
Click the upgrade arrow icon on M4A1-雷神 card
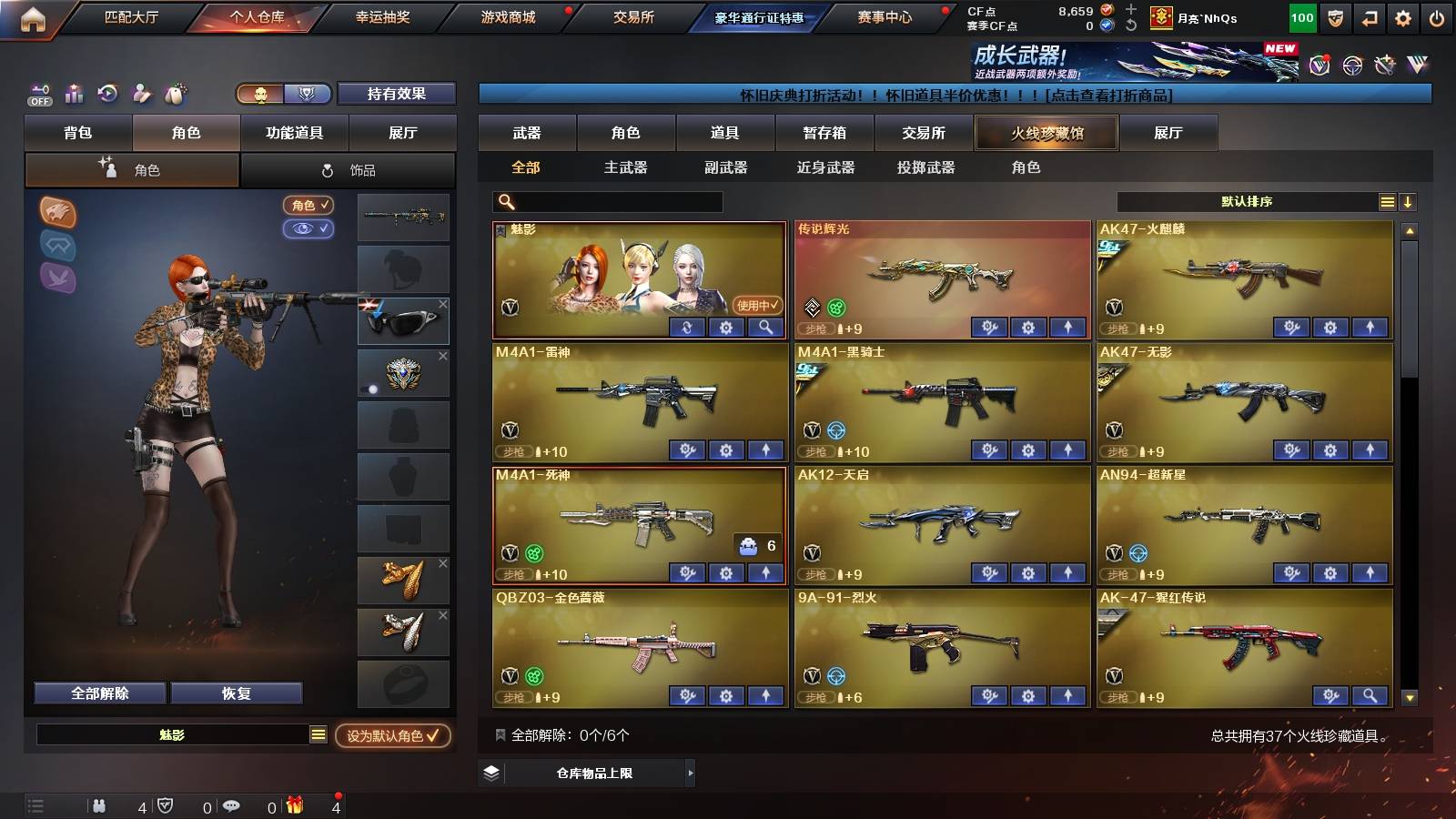765,450
